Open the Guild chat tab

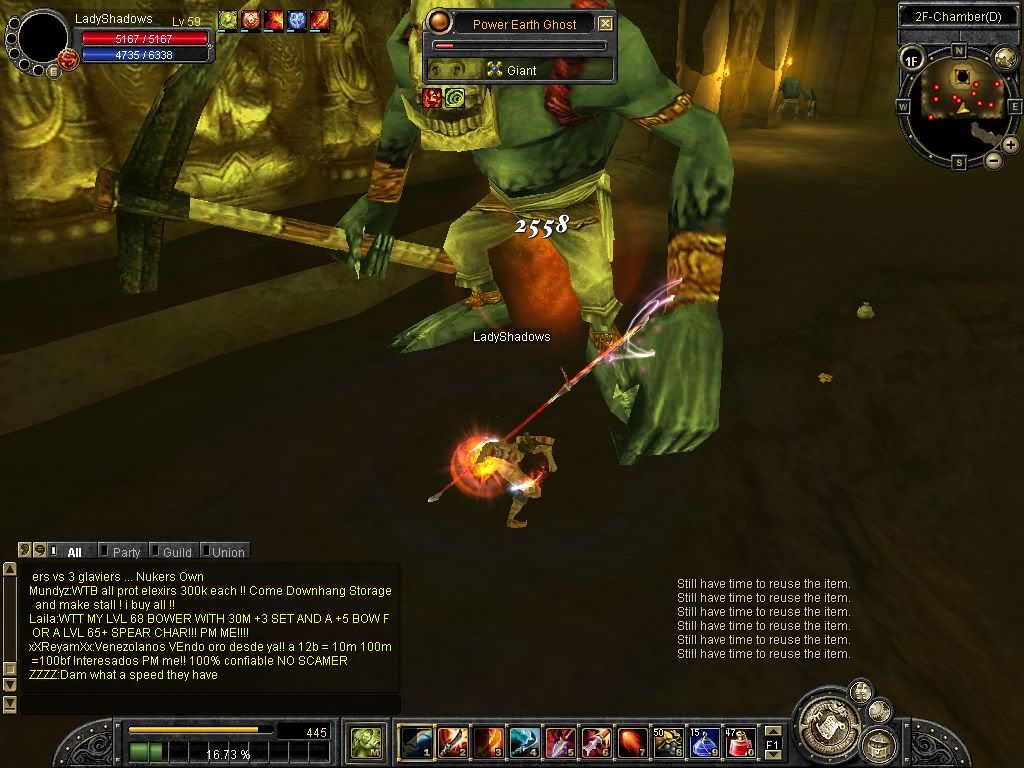tap(177, 552)
